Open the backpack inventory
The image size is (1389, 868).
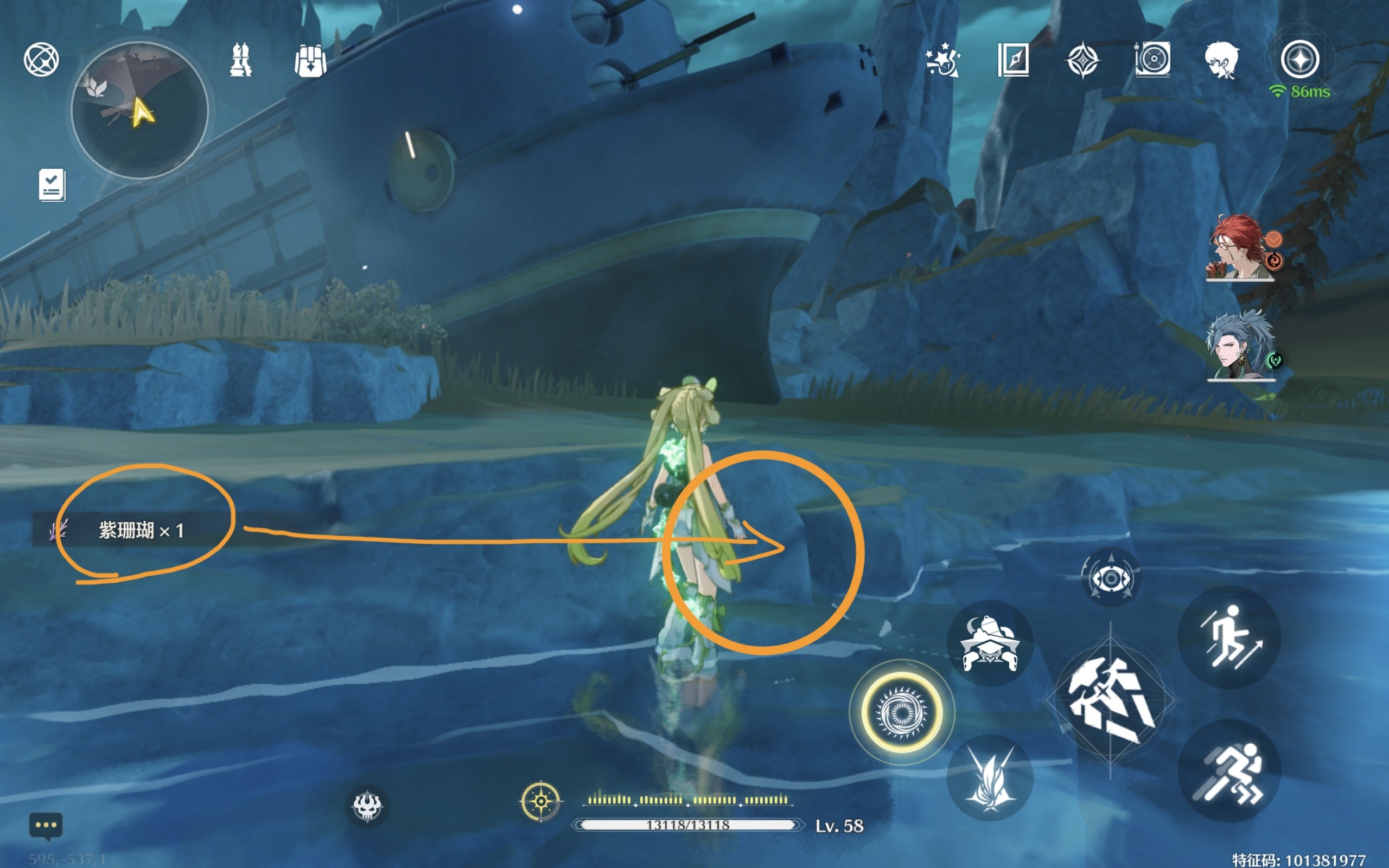[310, 61]
